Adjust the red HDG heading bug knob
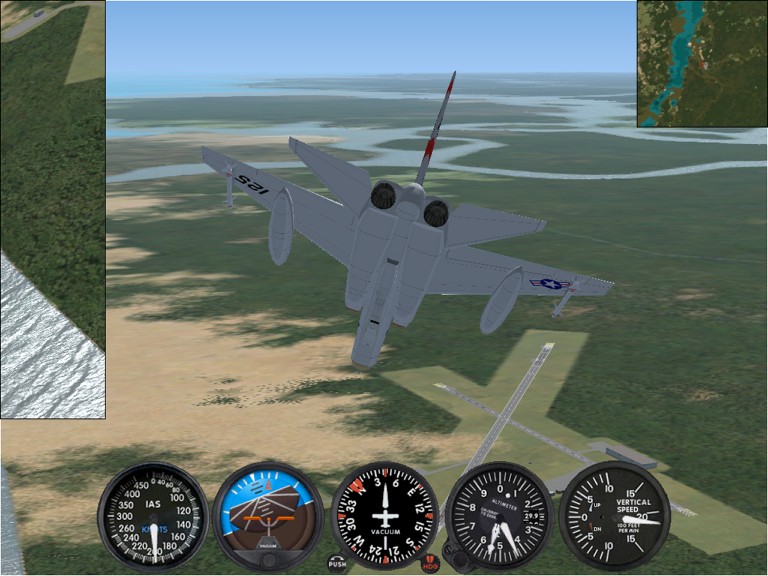This screenshot has height=576, width=768. 431,564
